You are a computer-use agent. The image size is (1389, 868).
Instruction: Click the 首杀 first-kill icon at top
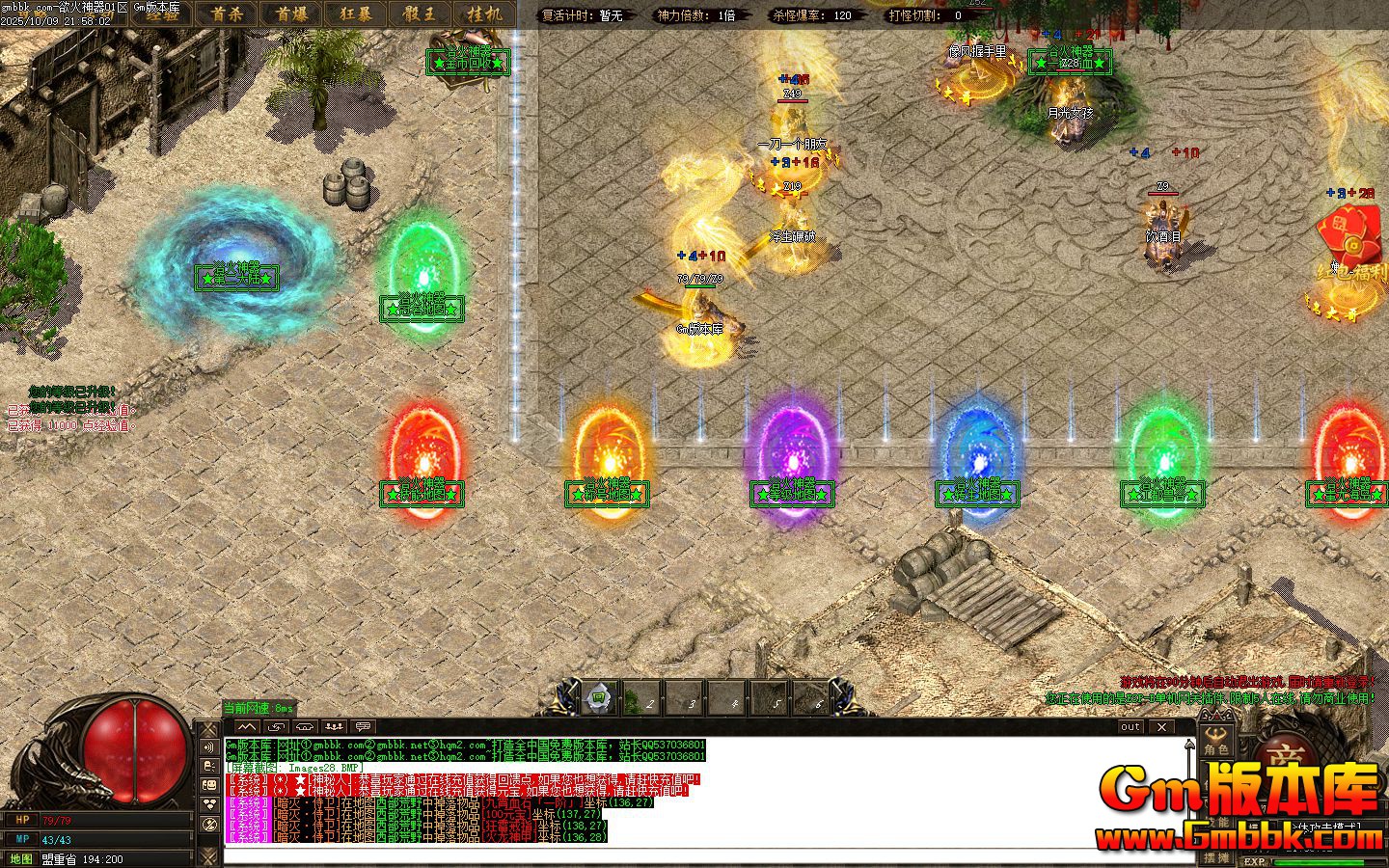[228, 14]
